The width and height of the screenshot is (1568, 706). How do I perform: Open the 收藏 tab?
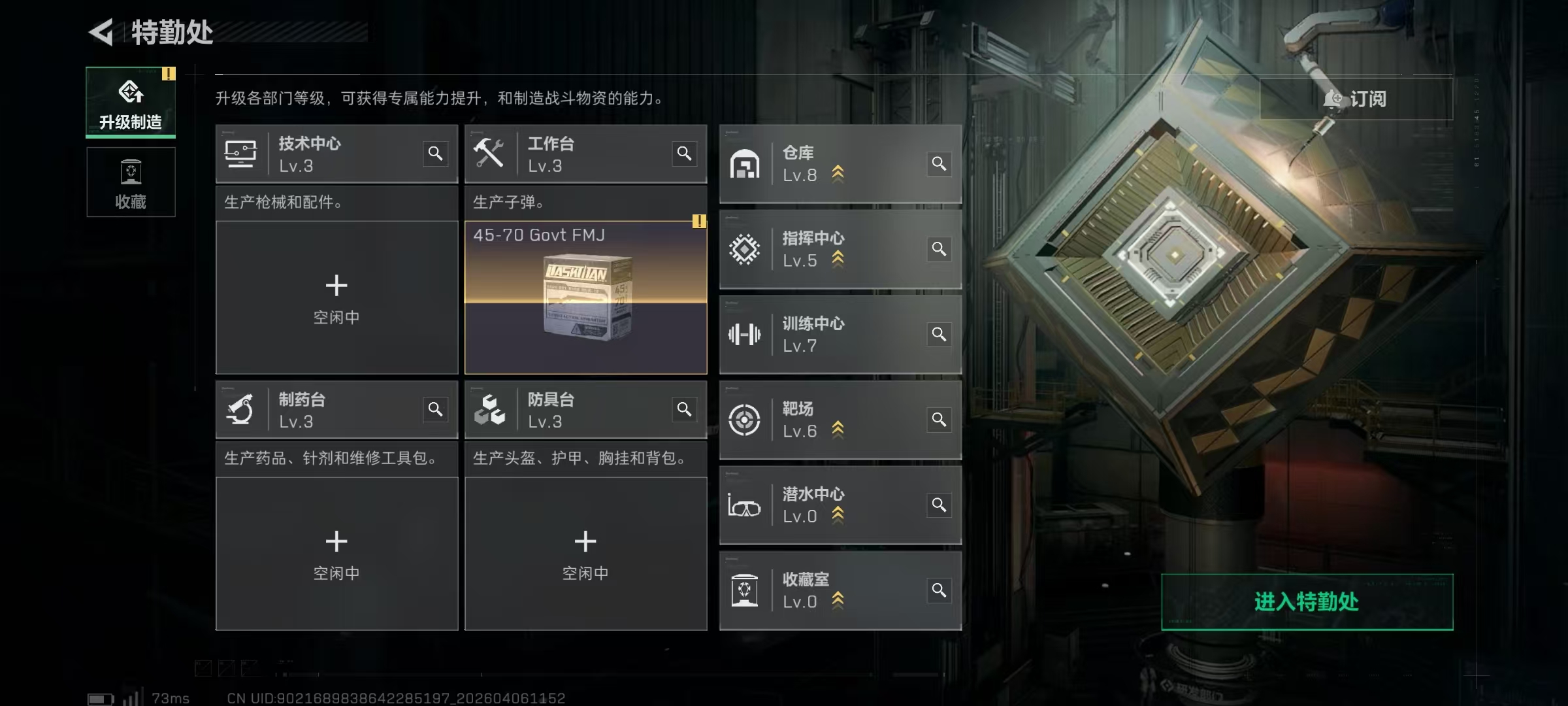pyautogui.click(x=131, y=182)
